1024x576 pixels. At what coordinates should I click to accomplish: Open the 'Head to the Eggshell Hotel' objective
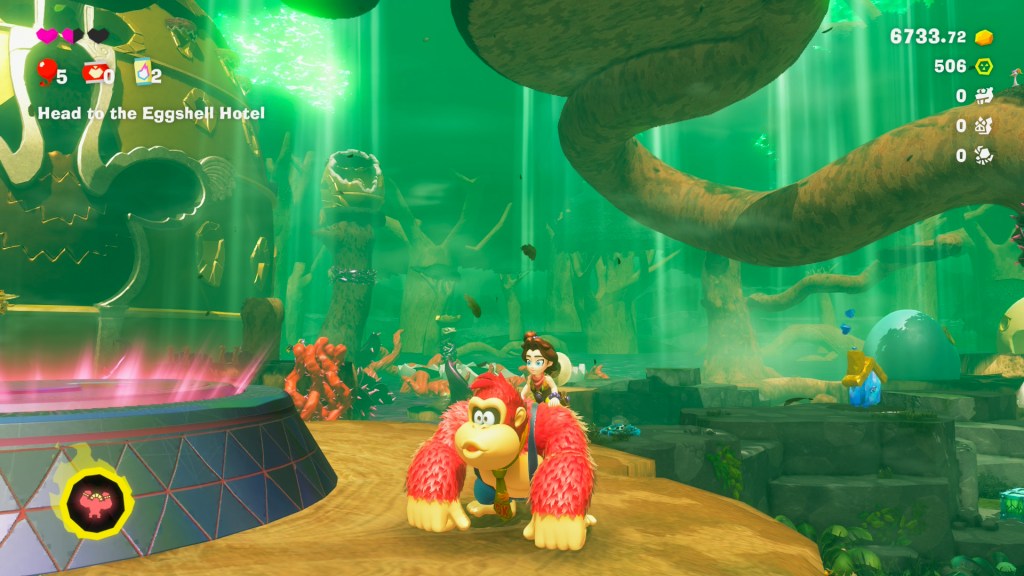[151, 113]
